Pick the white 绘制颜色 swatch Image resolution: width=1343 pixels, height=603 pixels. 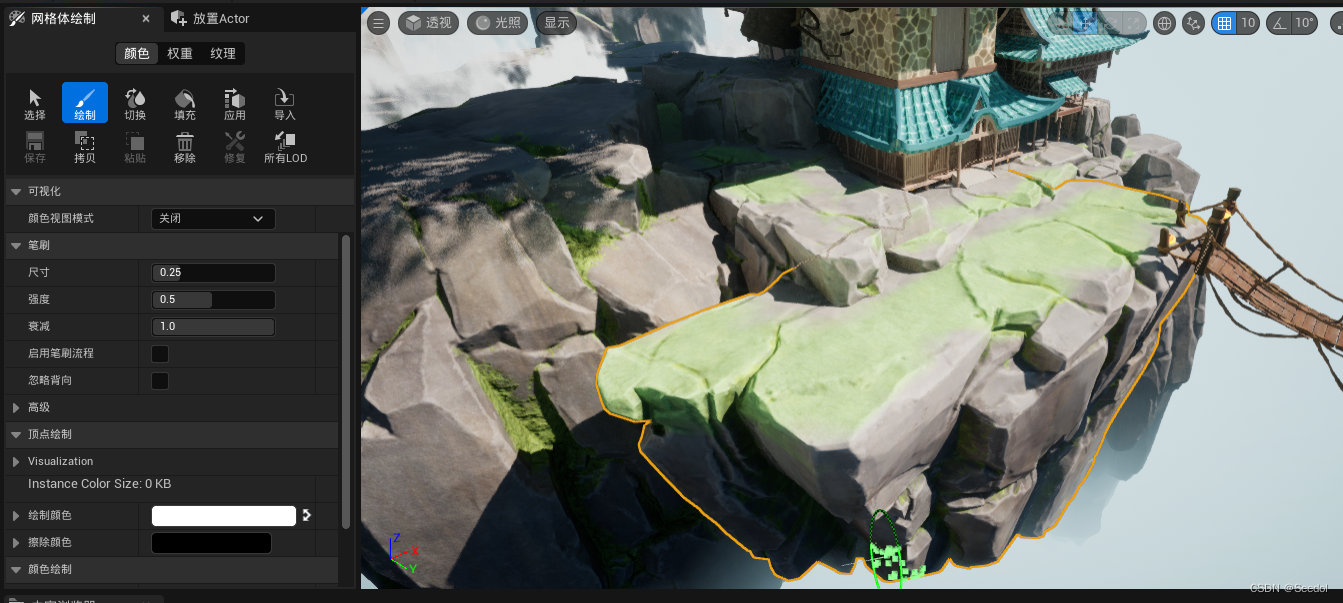click(223, 516)
